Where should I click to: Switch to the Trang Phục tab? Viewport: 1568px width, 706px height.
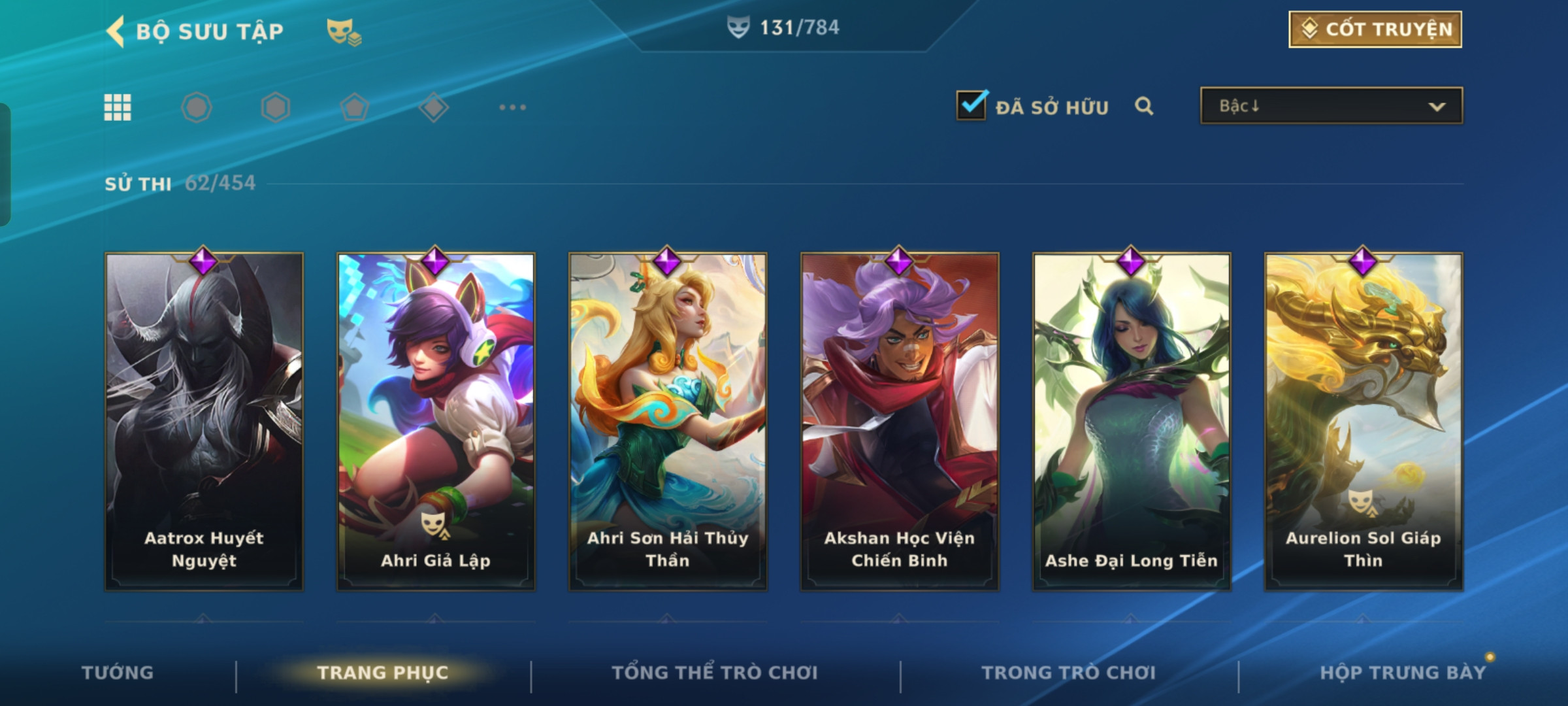coord(383,673)
